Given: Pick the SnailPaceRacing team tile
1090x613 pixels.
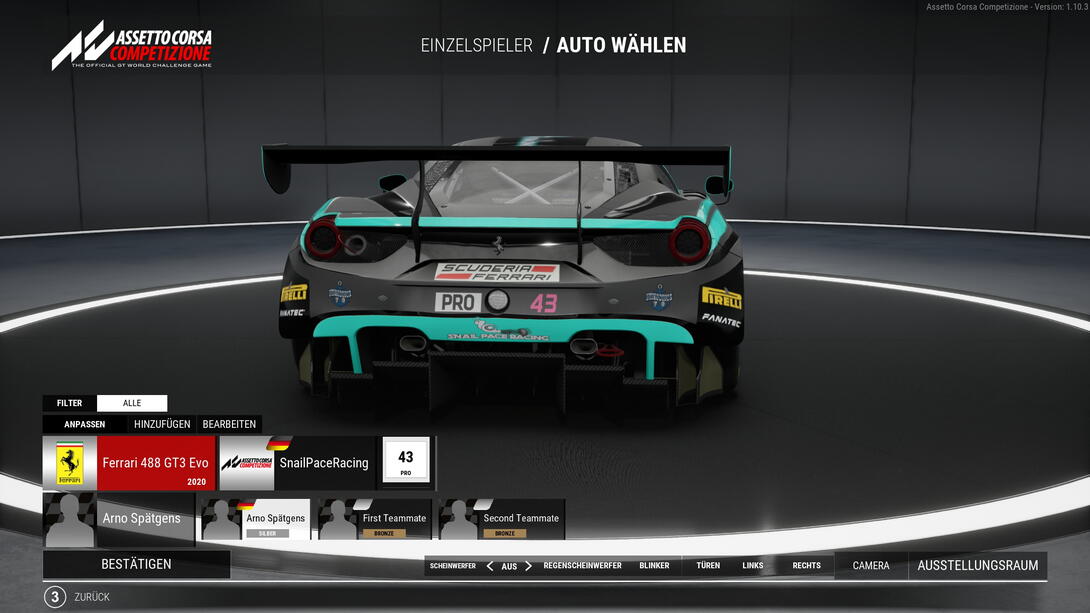Looking at the screenshot, I should pos(297,463).
